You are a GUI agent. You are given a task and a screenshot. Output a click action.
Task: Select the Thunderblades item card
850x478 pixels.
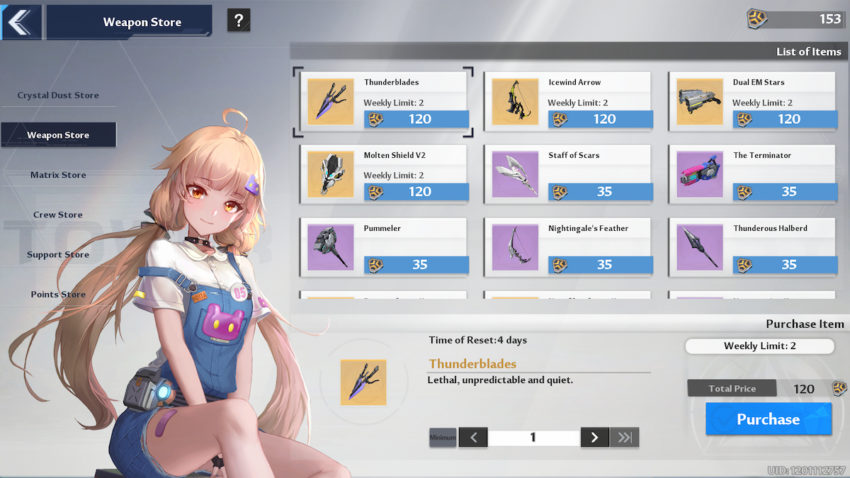tap(384, 101)
